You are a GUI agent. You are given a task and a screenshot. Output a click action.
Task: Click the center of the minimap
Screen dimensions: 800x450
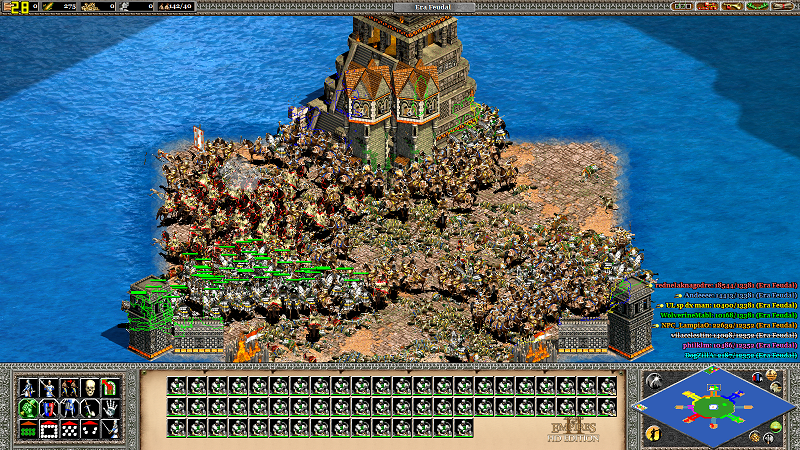pos(713,407)
